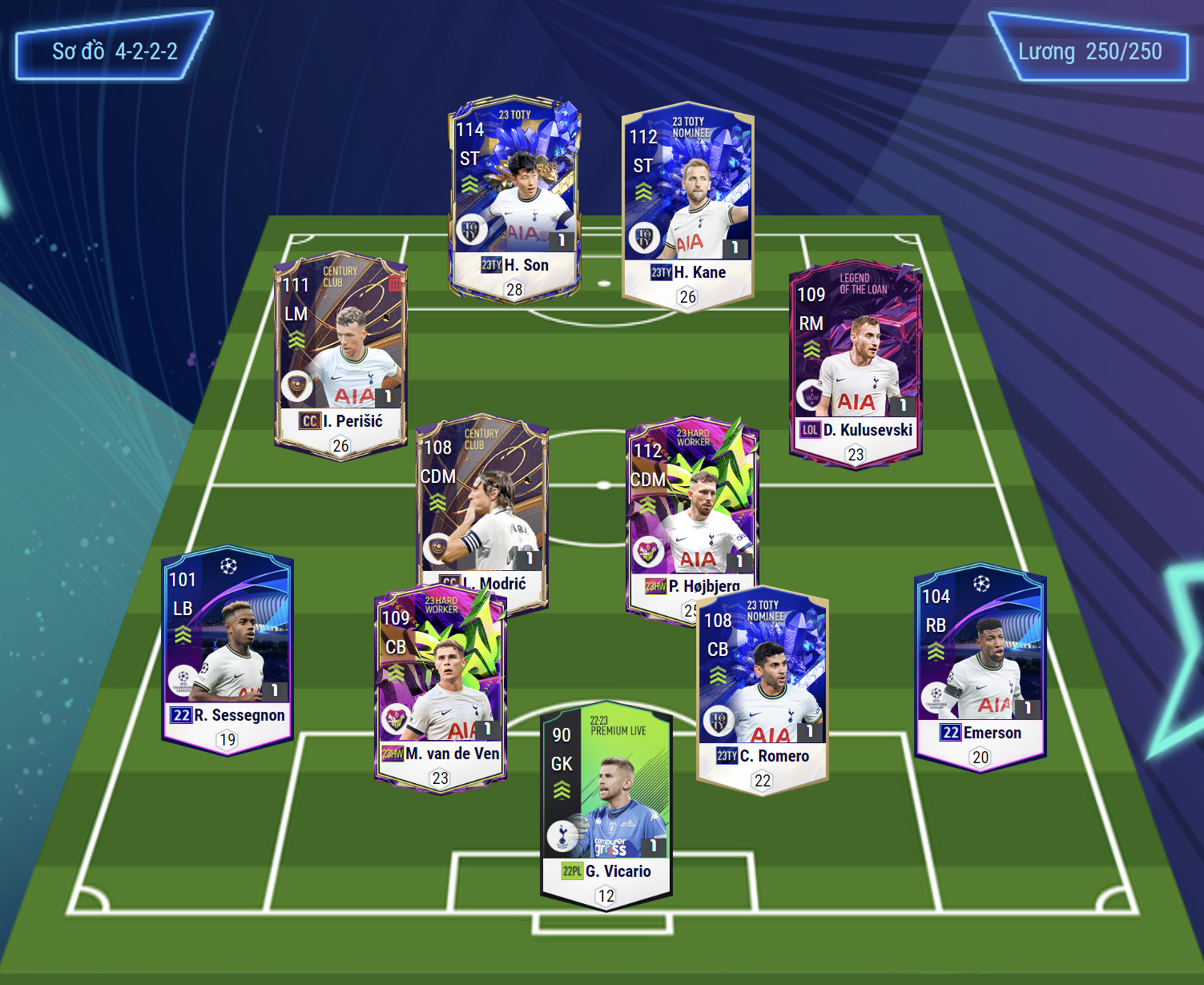Choose the H. Kane striker card

[688, 207]
